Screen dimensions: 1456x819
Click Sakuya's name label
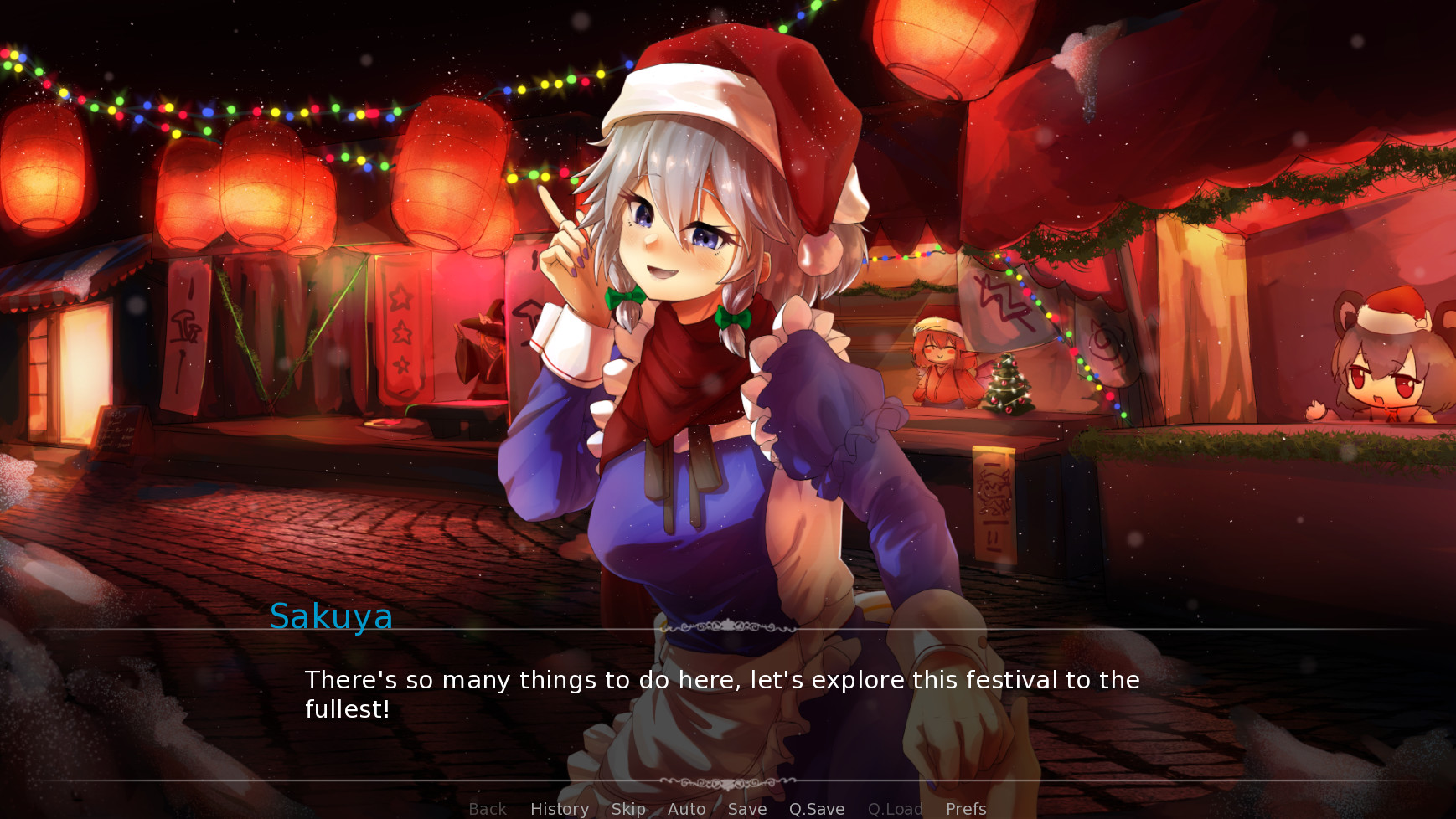coord(331,617)
